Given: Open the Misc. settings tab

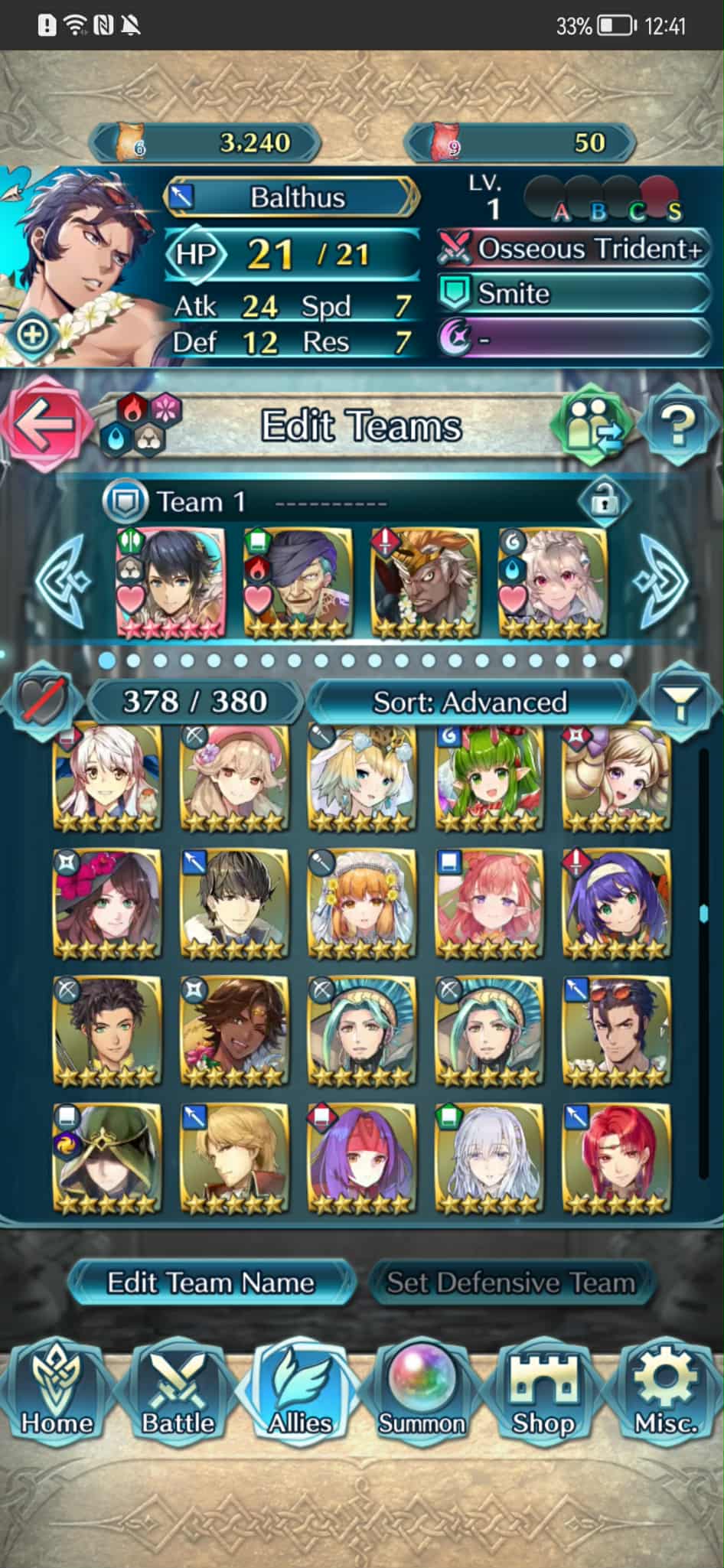Looking at the screenshot, I should (x=665, y=1394).
